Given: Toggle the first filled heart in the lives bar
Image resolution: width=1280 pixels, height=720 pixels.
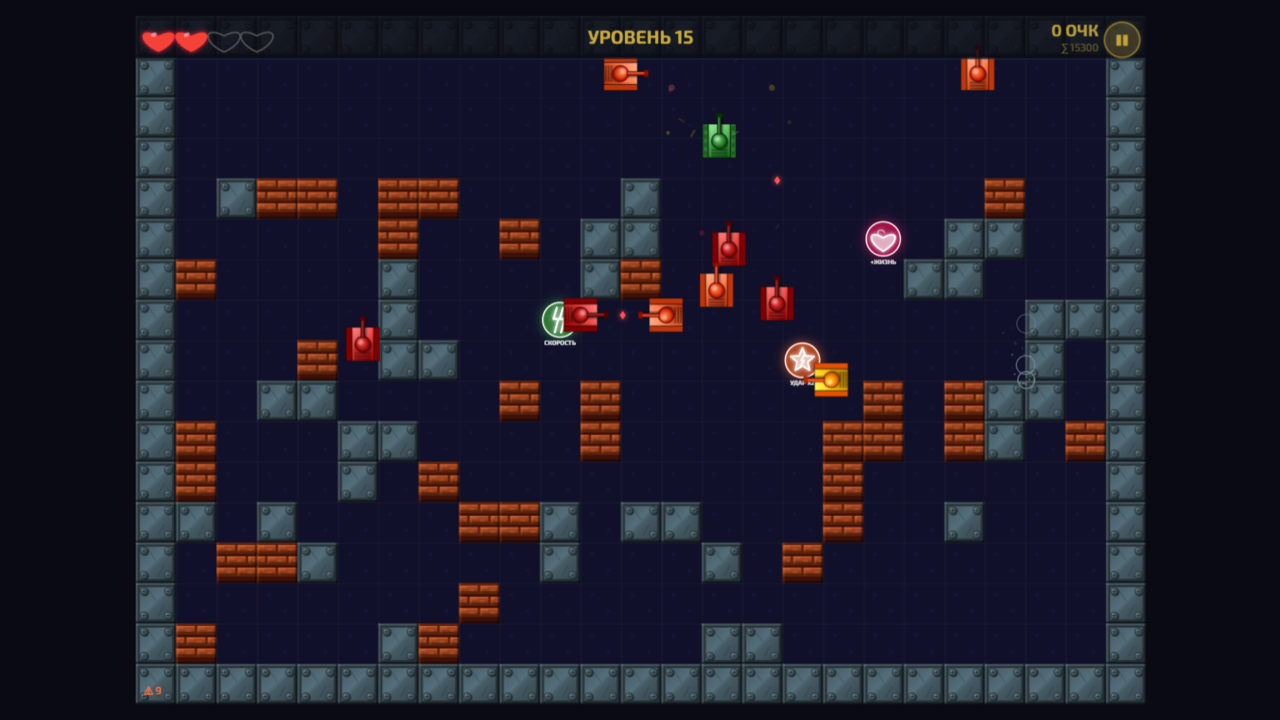Looking at the screenshot, I should (x=157, y=40).
